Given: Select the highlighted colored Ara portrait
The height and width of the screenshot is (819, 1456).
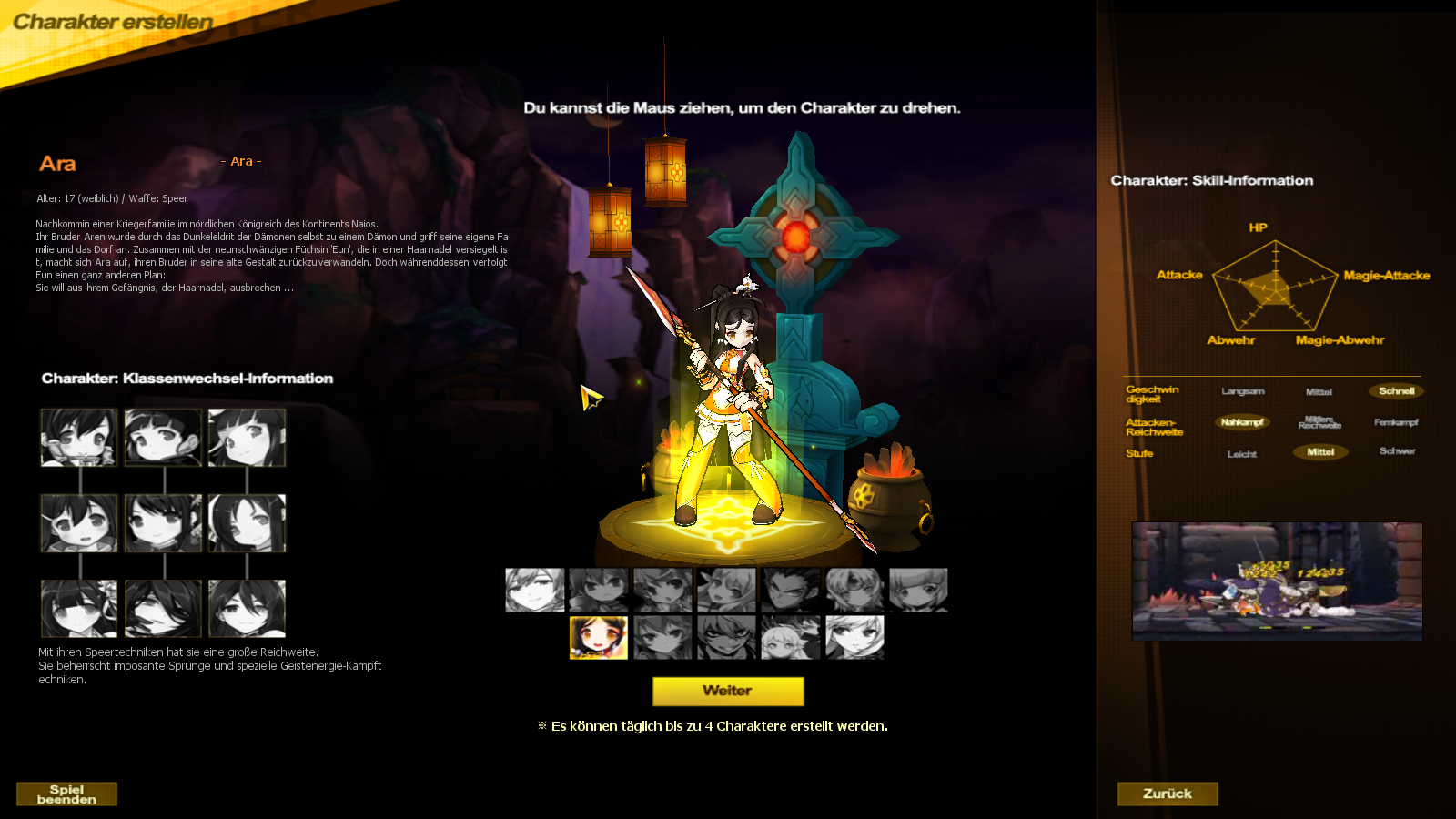Looking at the screenshot, I should pyautogui.click(x=599, y=637).
